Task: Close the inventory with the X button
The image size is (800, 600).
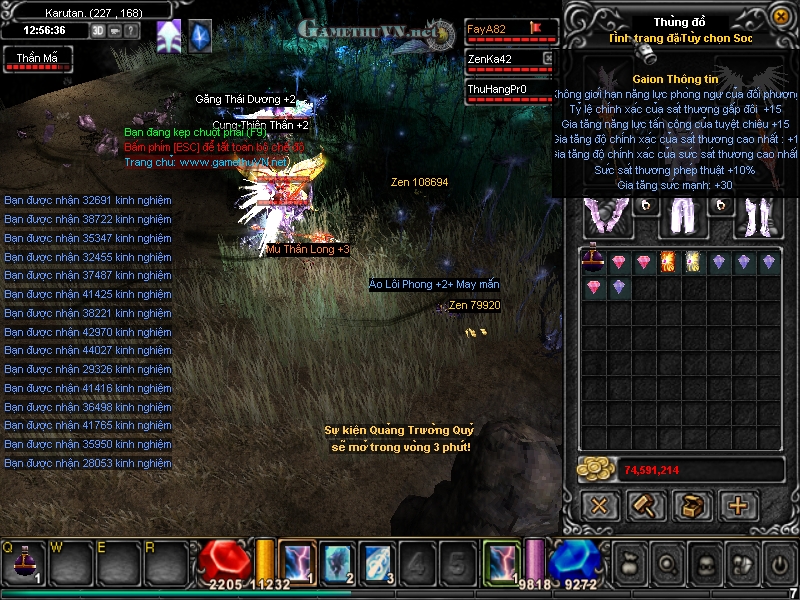Action: click(x=599, y=505)
